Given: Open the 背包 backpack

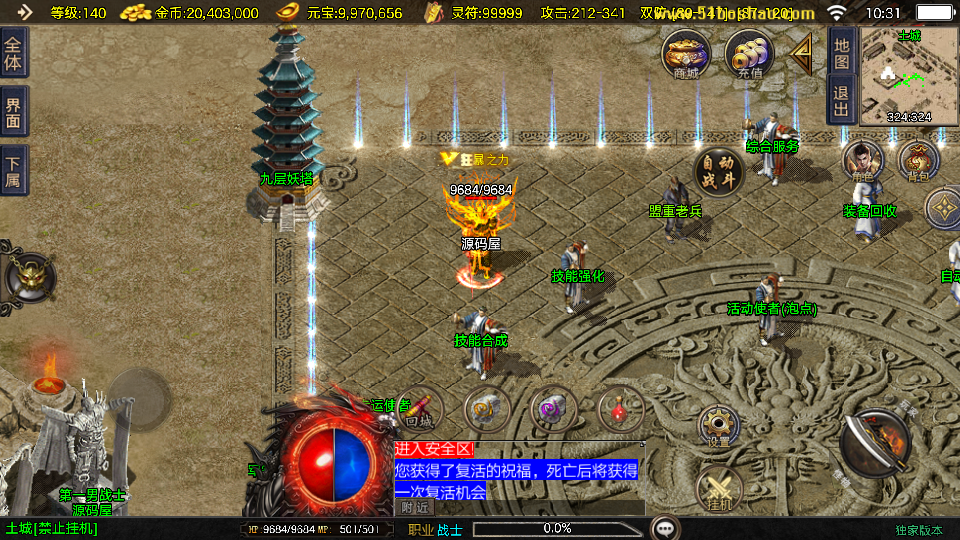Looking at the screenshot, I should tap(918, 161).
